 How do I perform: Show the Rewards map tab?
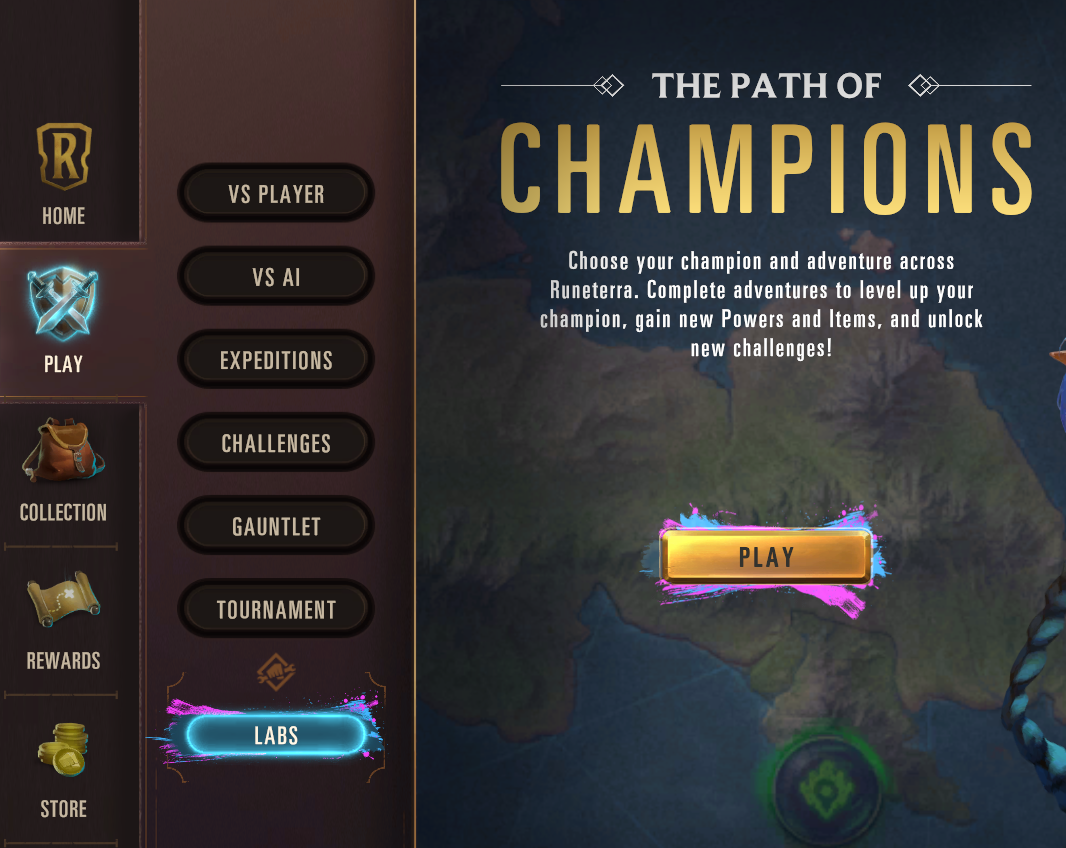63,618
